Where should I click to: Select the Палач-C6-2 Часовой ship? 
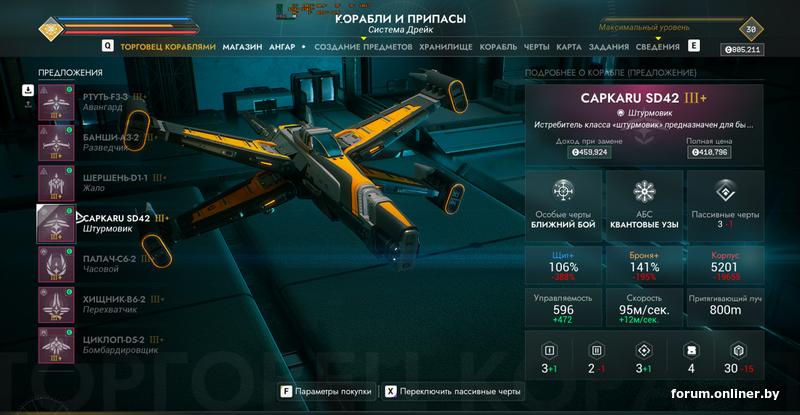tap(95, 263)
